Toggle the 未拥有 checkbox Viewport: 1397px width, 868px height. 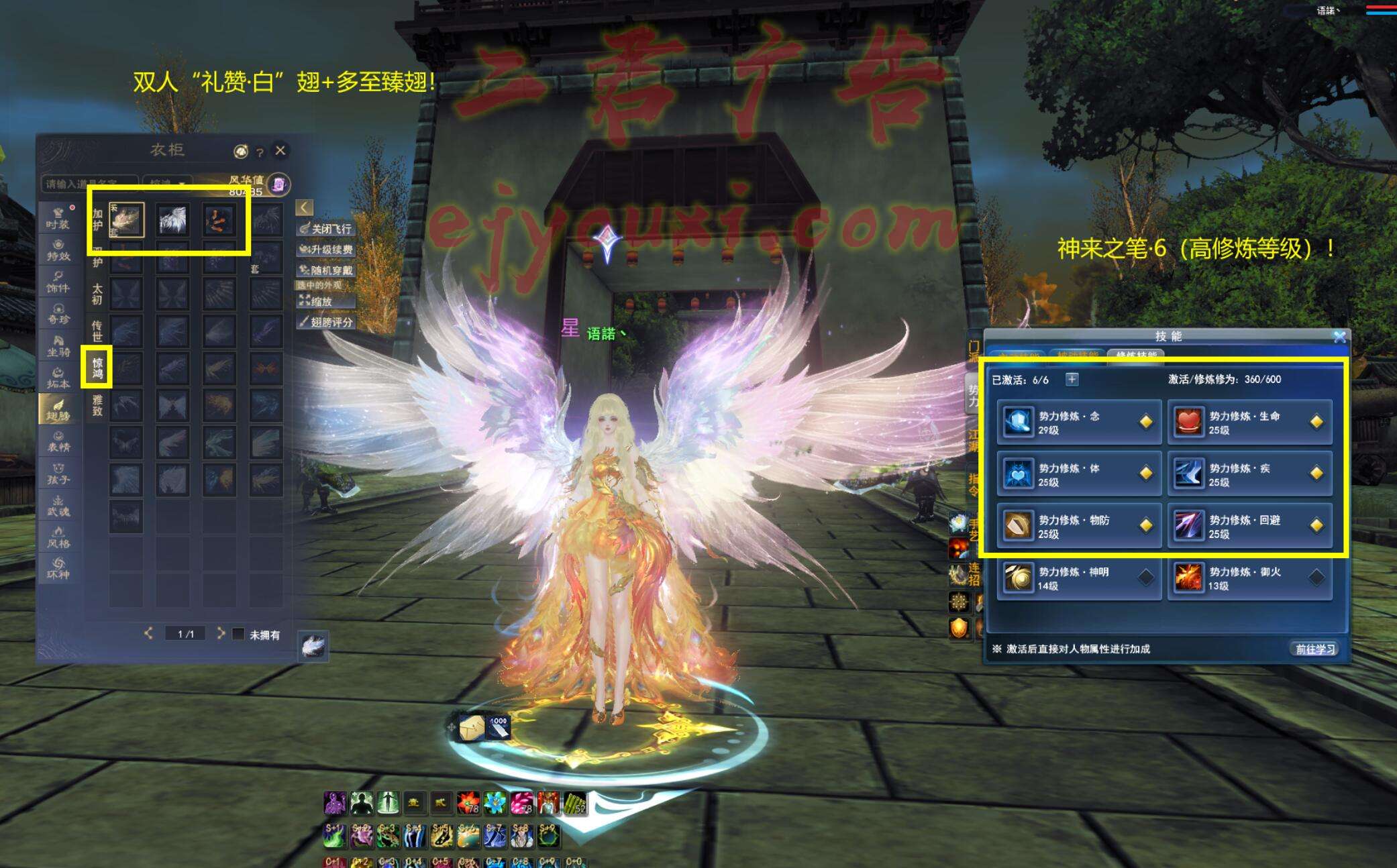click(238, 634)
